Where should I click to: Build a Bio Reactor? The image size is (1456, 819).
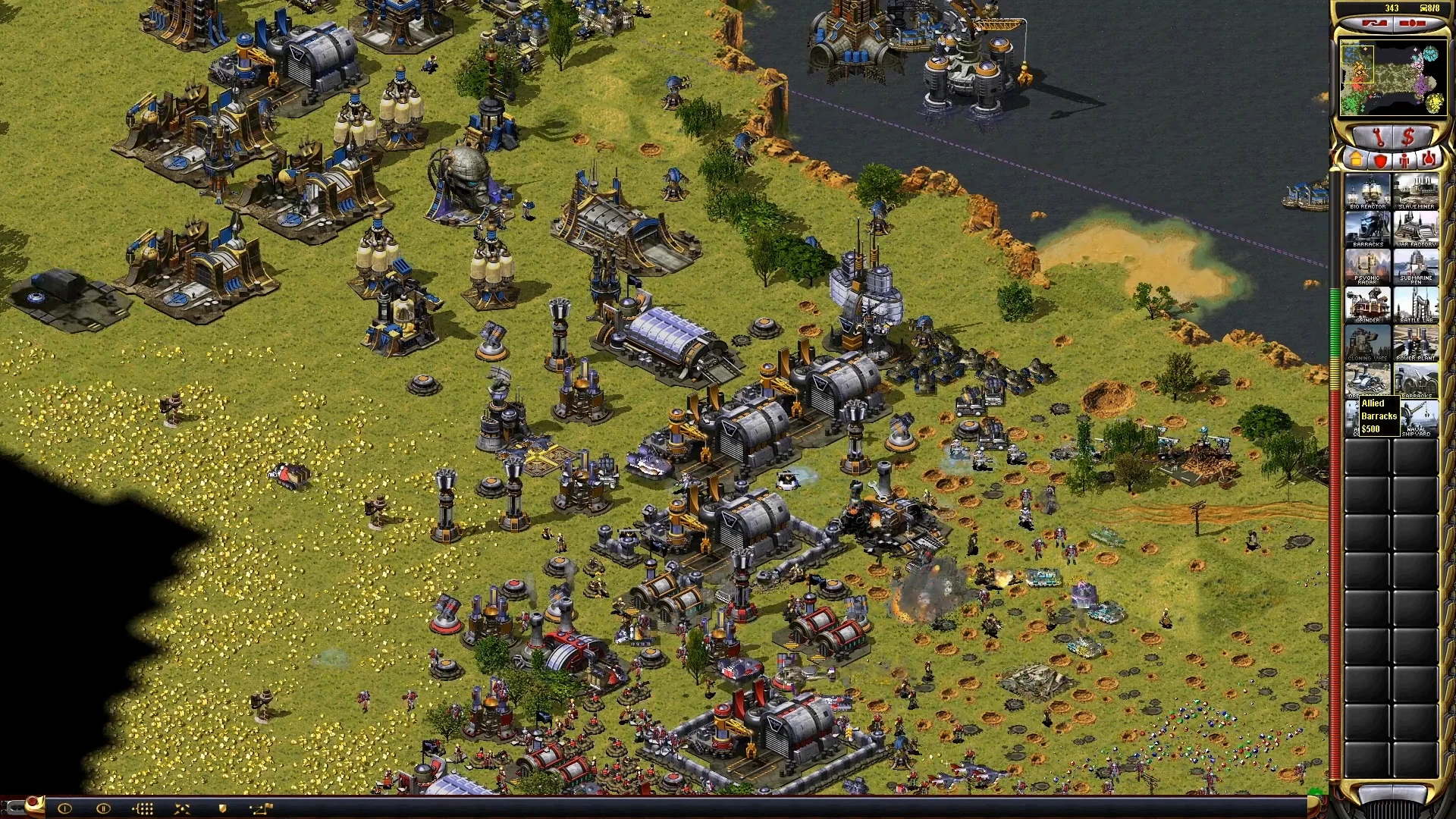pyautogui.click(x=1367, y=192)
